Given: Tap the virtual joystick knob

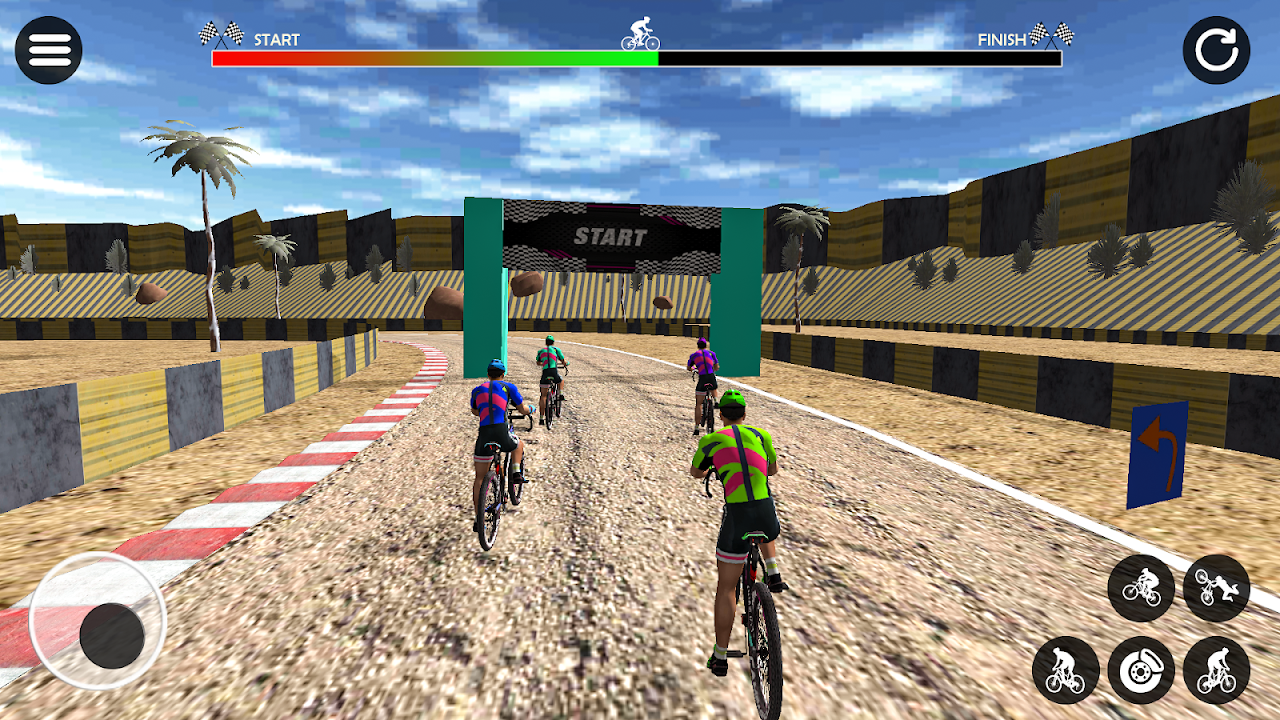Looking at the screenshot, I should pyautogui.click(x=112, y=636).
